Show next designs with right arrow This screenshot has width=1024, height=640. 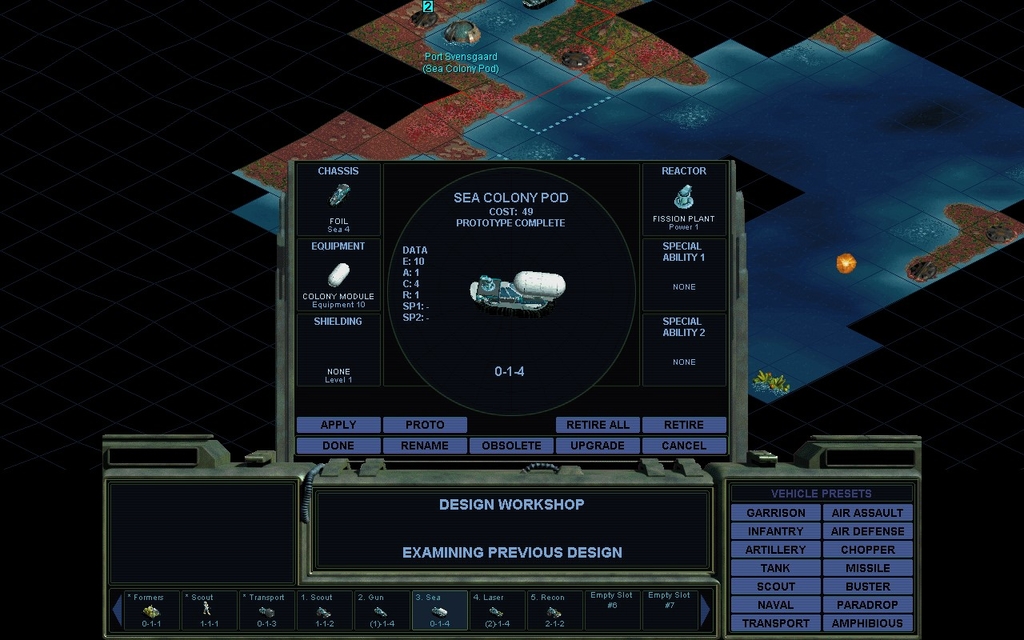[x=706, y=610]
